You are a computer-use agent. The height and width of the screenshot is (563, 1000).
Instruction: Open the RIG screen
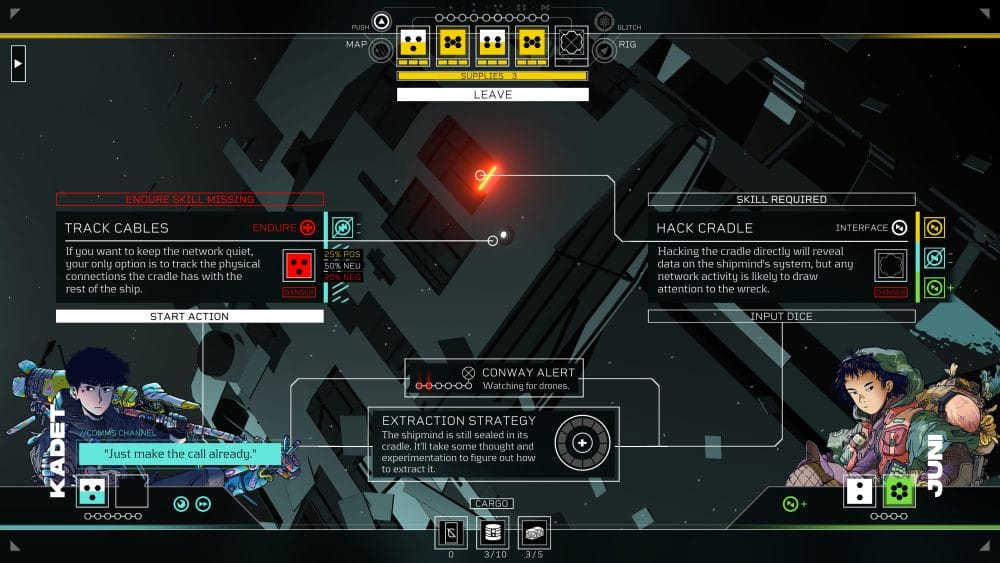tap(603, 49)
